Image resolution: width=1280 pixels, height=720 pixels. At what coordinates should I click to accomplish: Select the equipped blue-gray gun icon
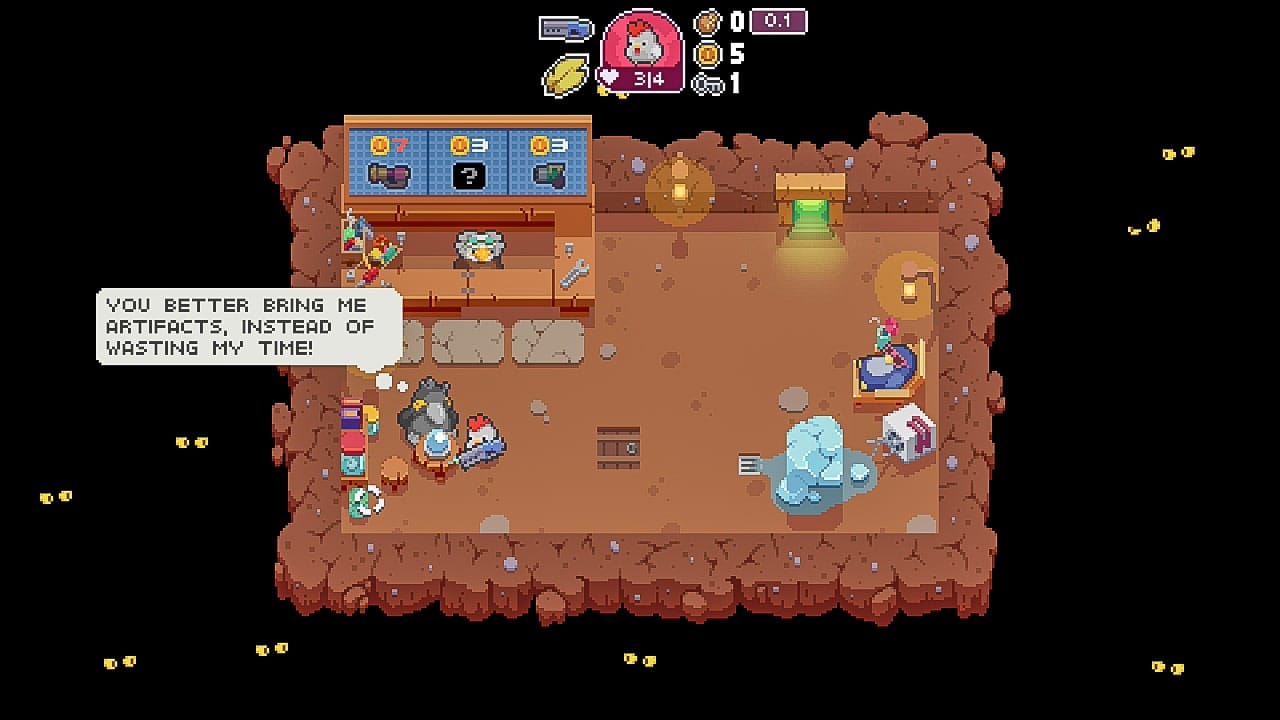[566, 28]
